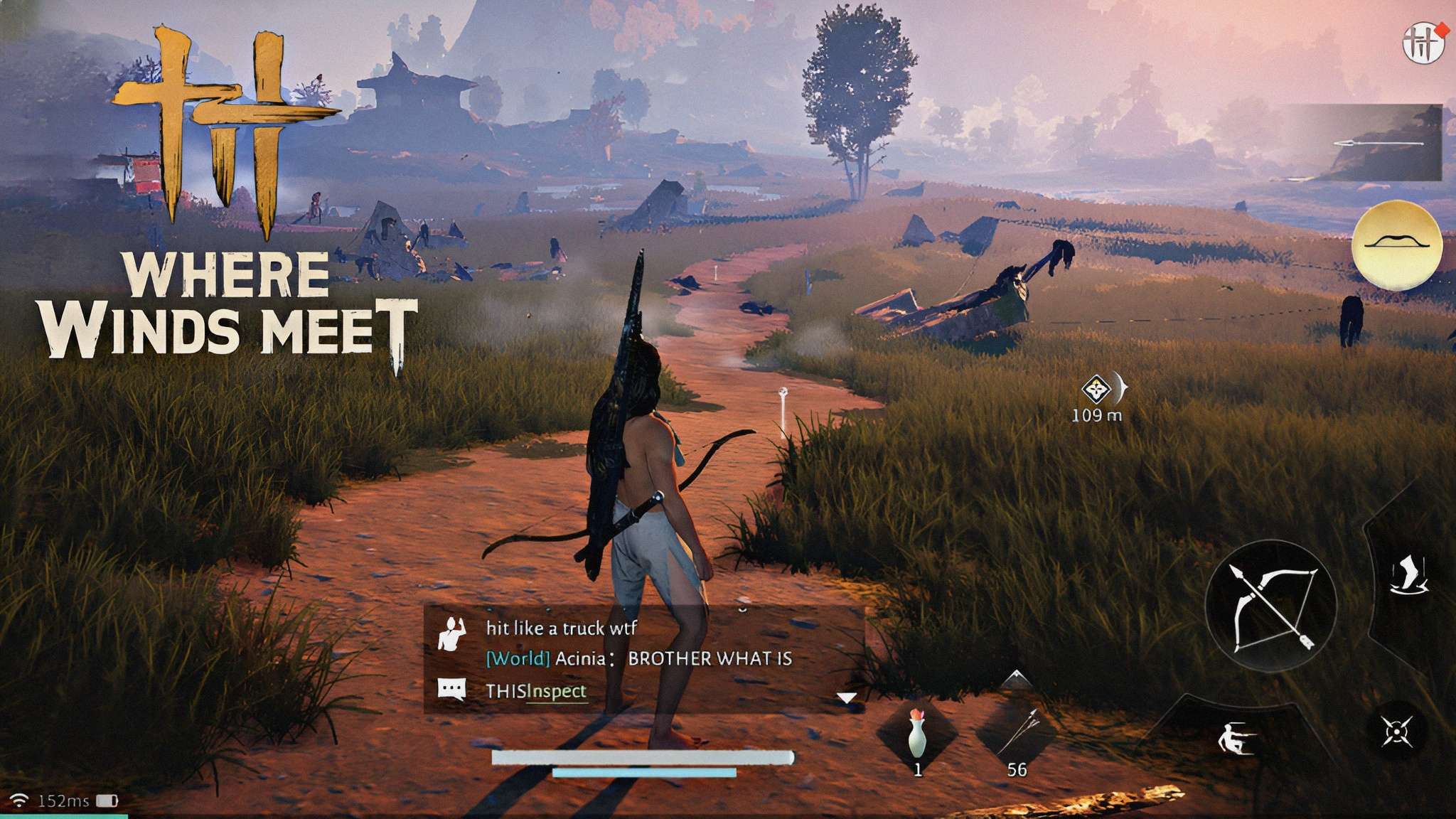Collapse chat with the down-arrow
Screen dimensions: 1456x819
[846, 698]
